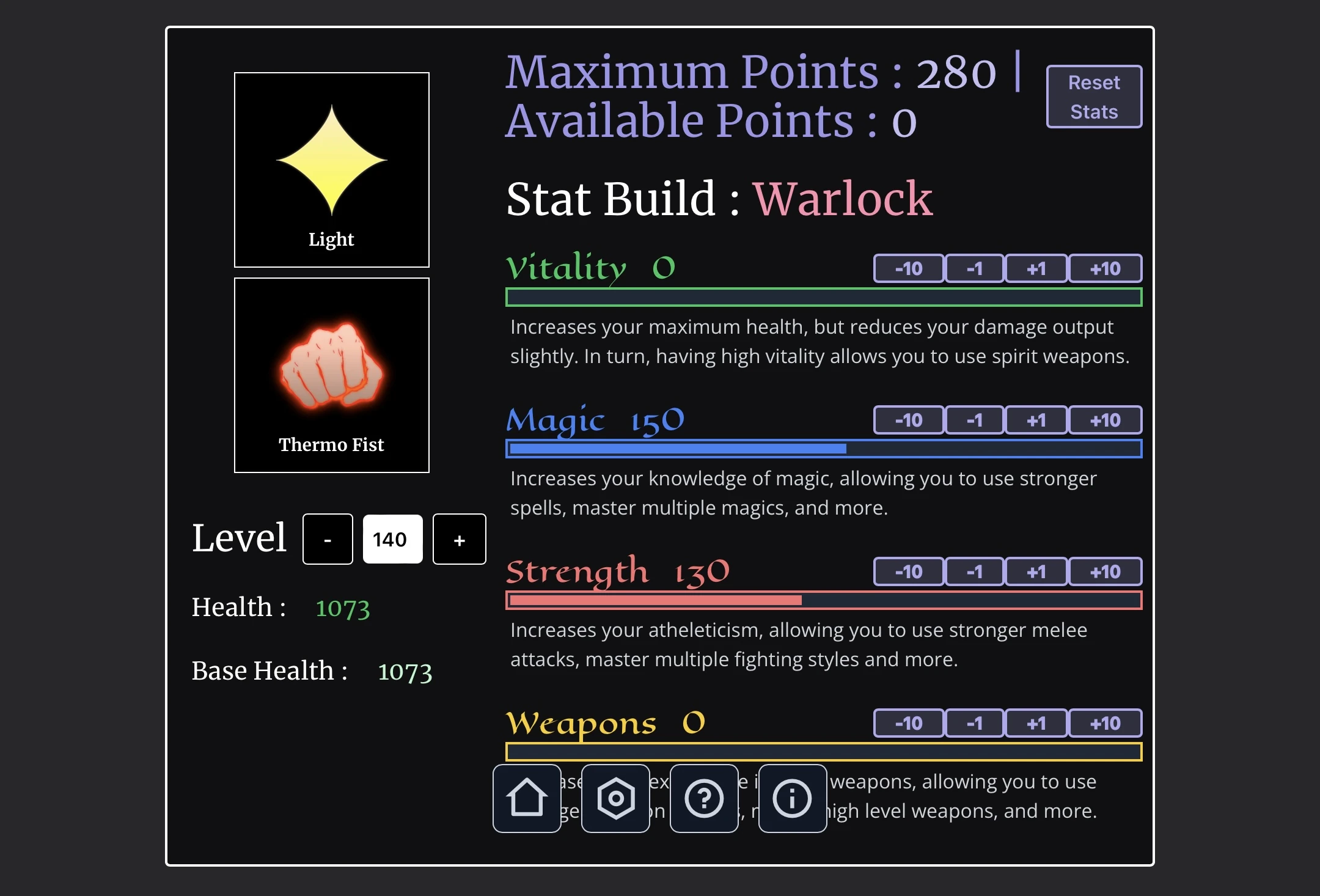
Task: View the info icon
Action: [x=793, y=798]
